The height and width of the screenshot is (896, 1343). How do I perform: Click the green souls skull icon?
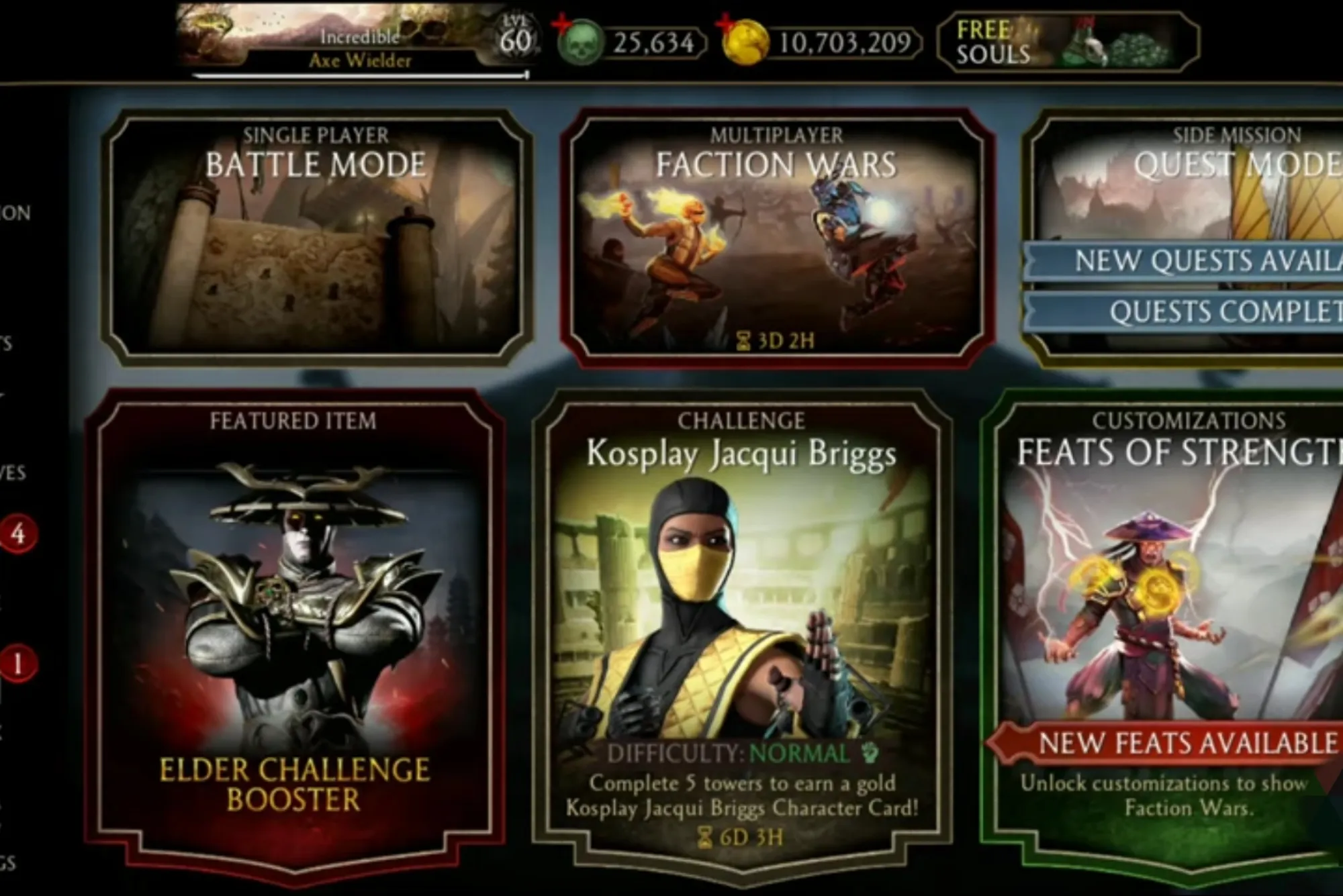click(579, 42)
